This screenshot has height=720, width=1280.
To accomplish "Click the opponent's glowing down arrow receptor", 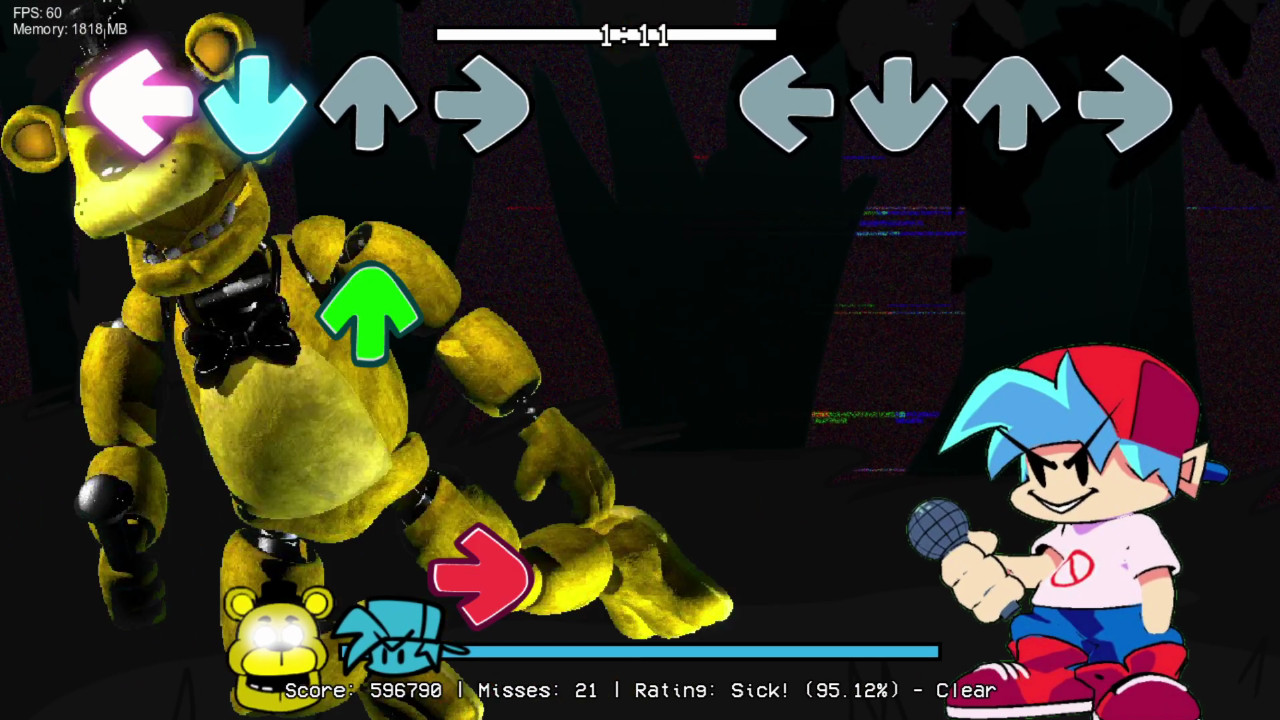I will (x=257, y=100).
